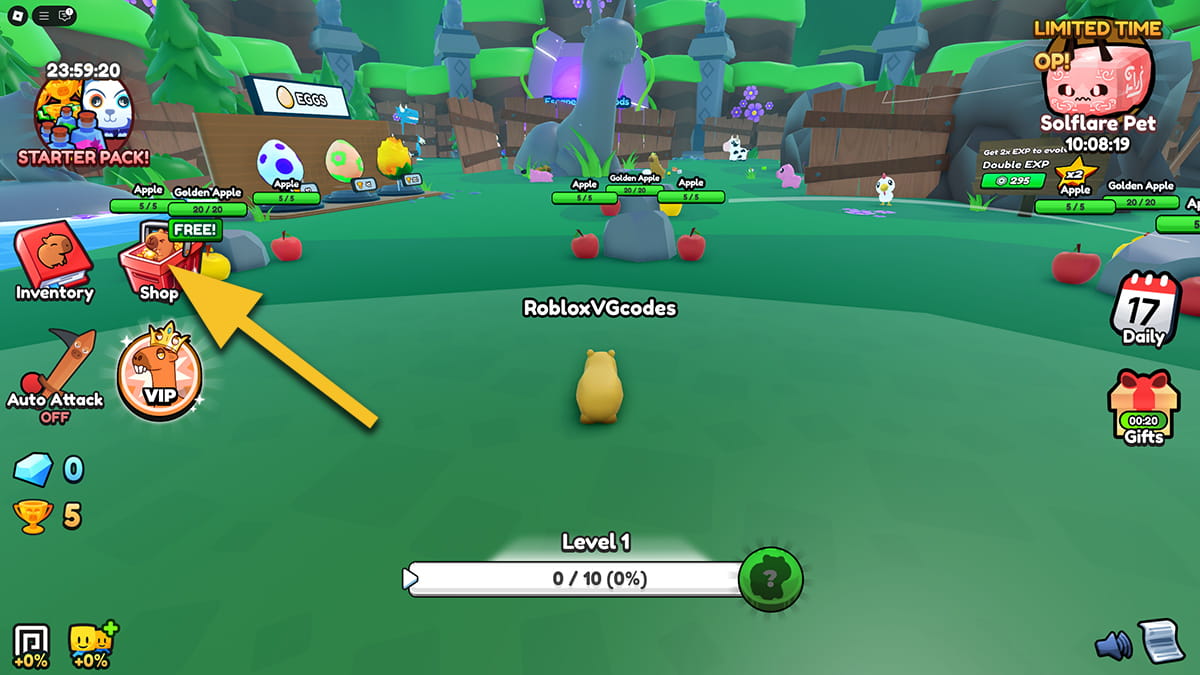The image size is (1200, 675).
Task: Open the Roblox chat with notification
Action: coord(66,15)
